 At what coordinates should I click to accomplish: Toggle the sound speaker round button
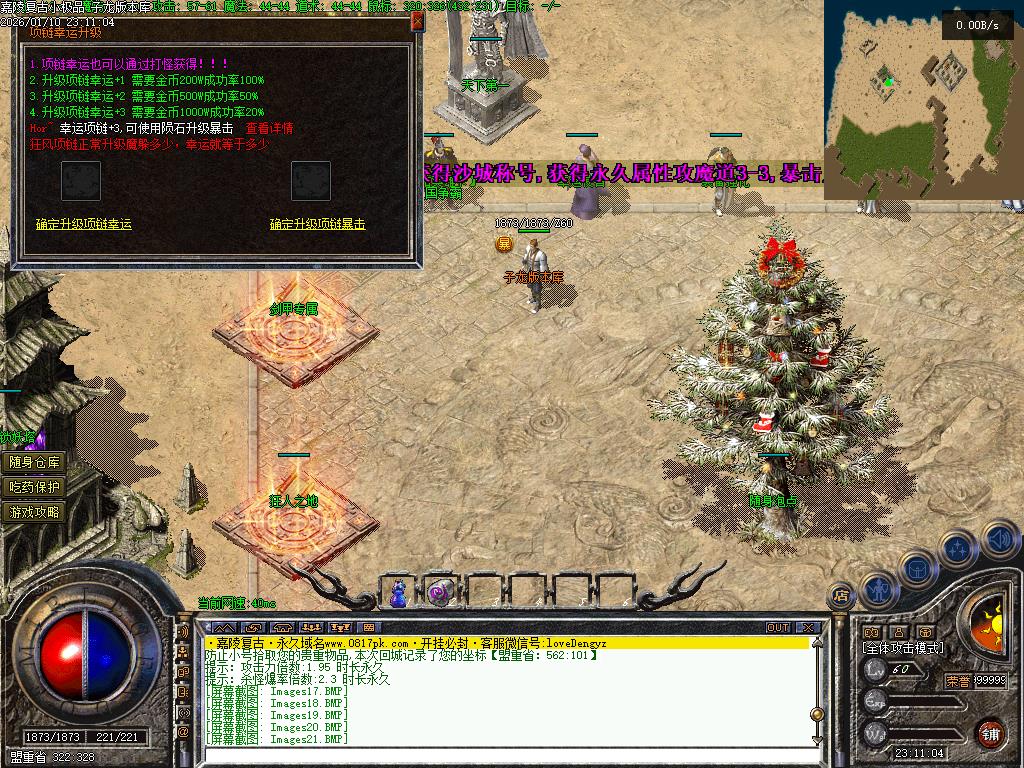(998, 541)
